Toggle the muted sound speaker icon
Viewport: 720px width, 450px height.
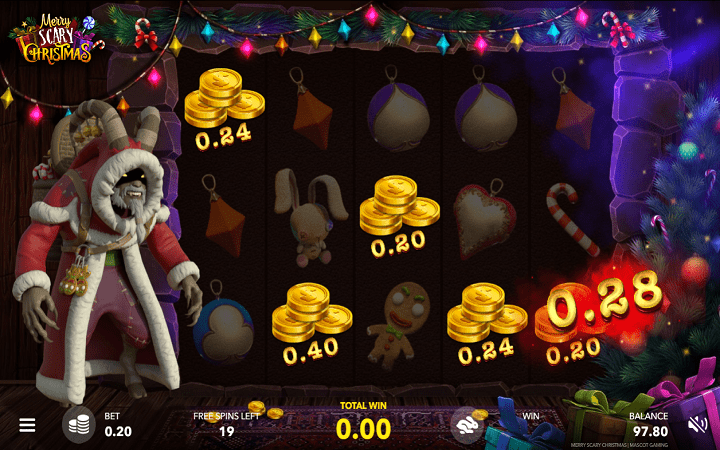[697, 425]
